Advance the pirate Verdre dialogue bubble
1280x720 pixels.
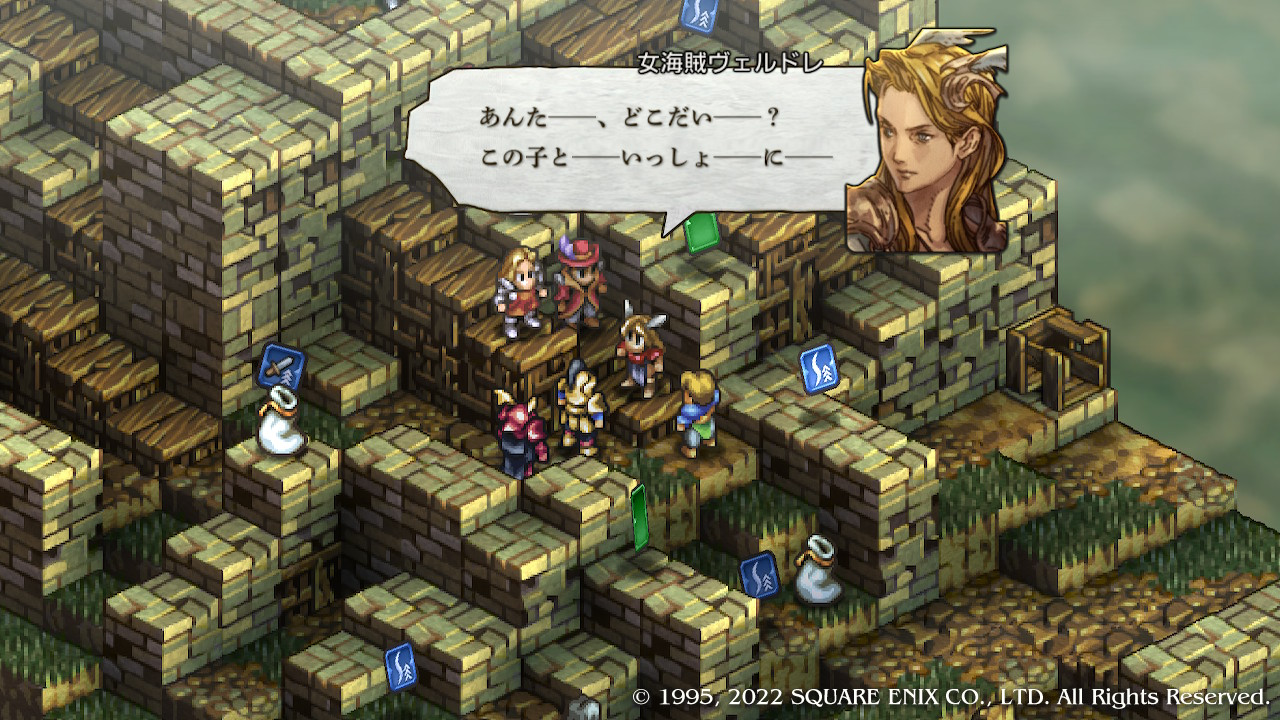[x=640, y=140]
